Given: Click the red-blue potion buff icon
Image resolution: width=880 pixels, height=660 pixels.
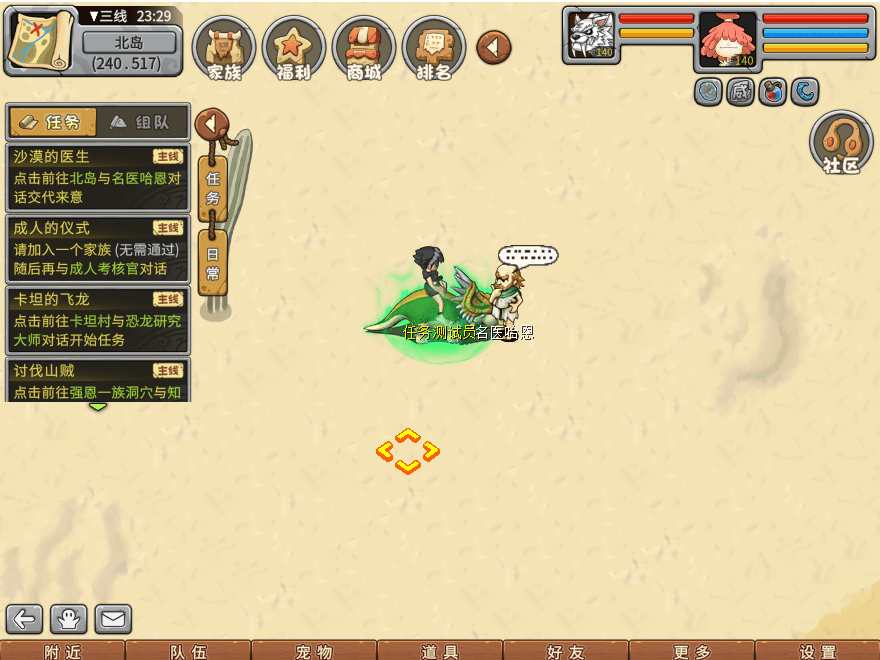Looking at the screenshot, I should tap(772, 92).
